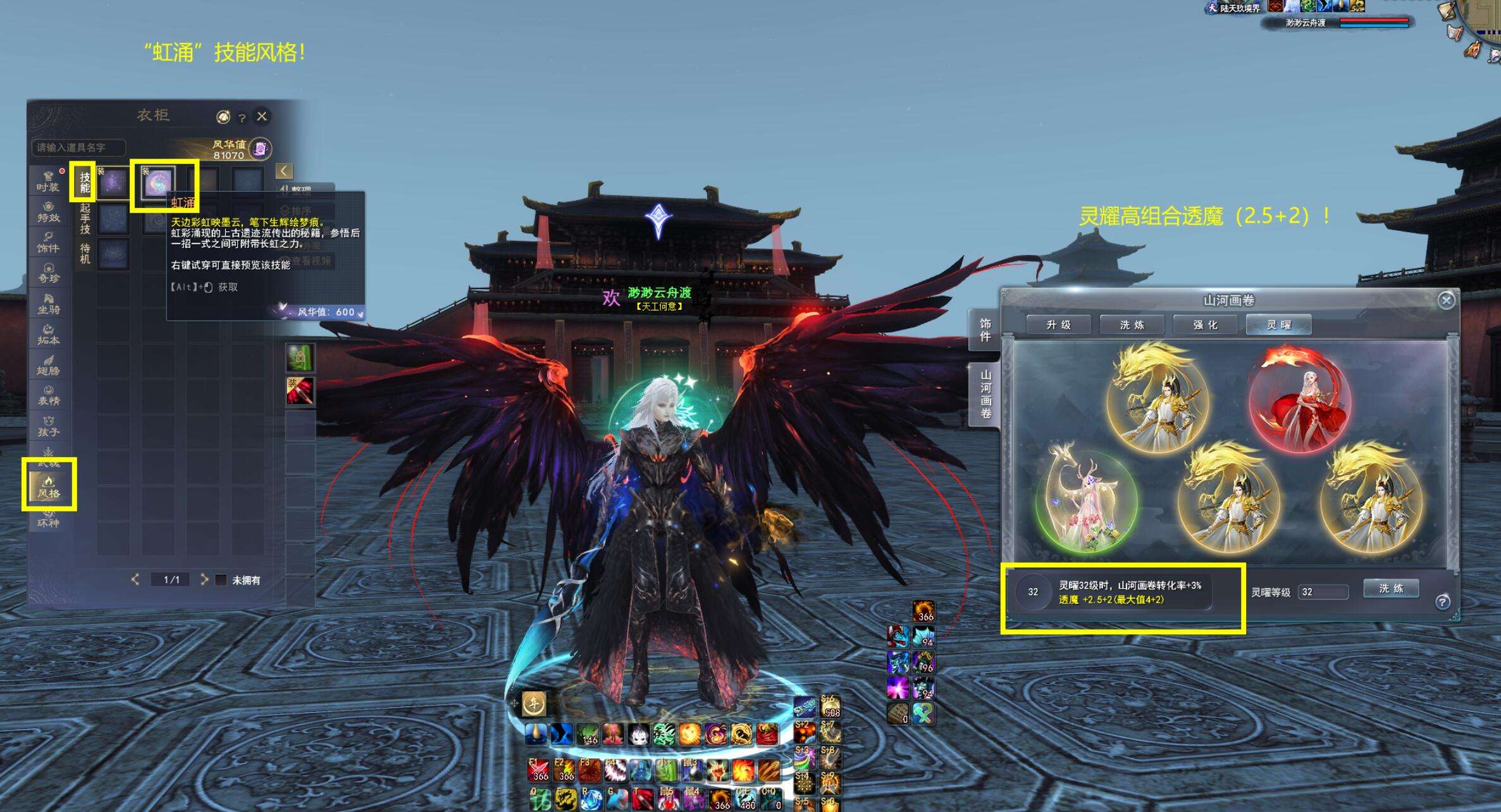Close the 衣柜 wardrobe panel
The width and height of the screenshot is (1501, 812).
262,116
